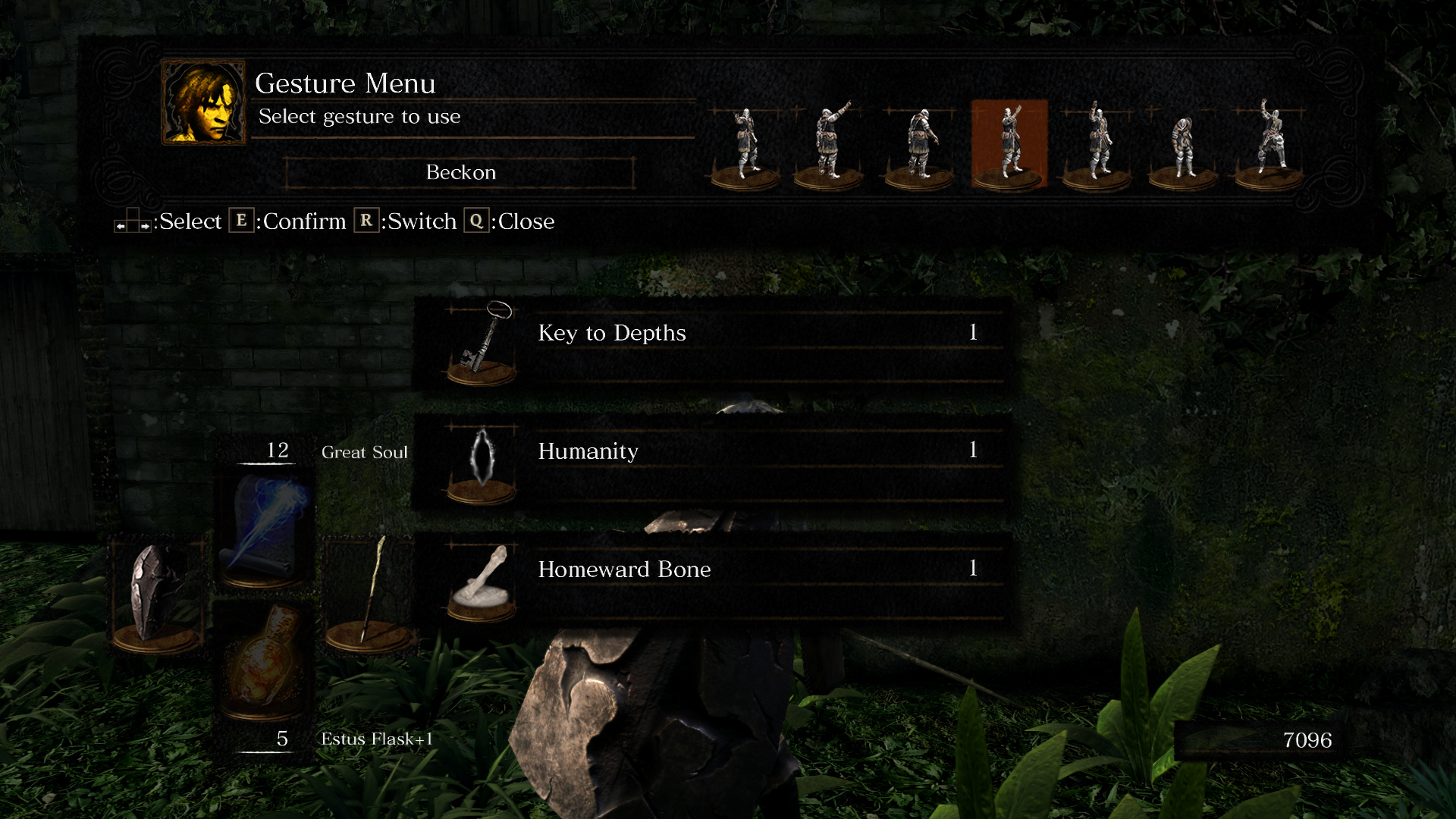This screenshot has height=819, width=1456.
Task: Pick the point-up gesture with raised arm
Action: pos(830,143)
